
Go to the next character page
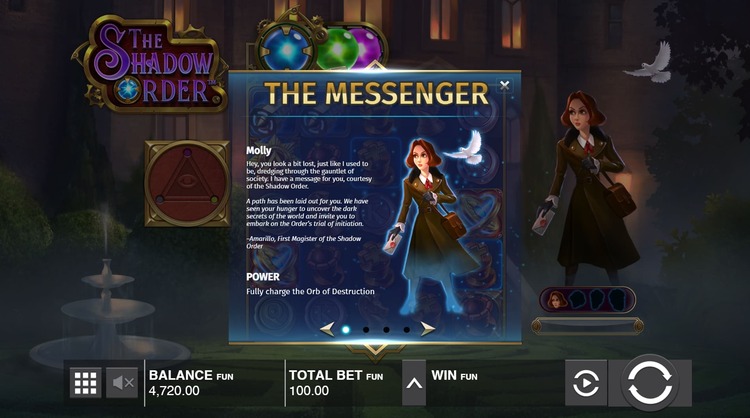[427, 328]
